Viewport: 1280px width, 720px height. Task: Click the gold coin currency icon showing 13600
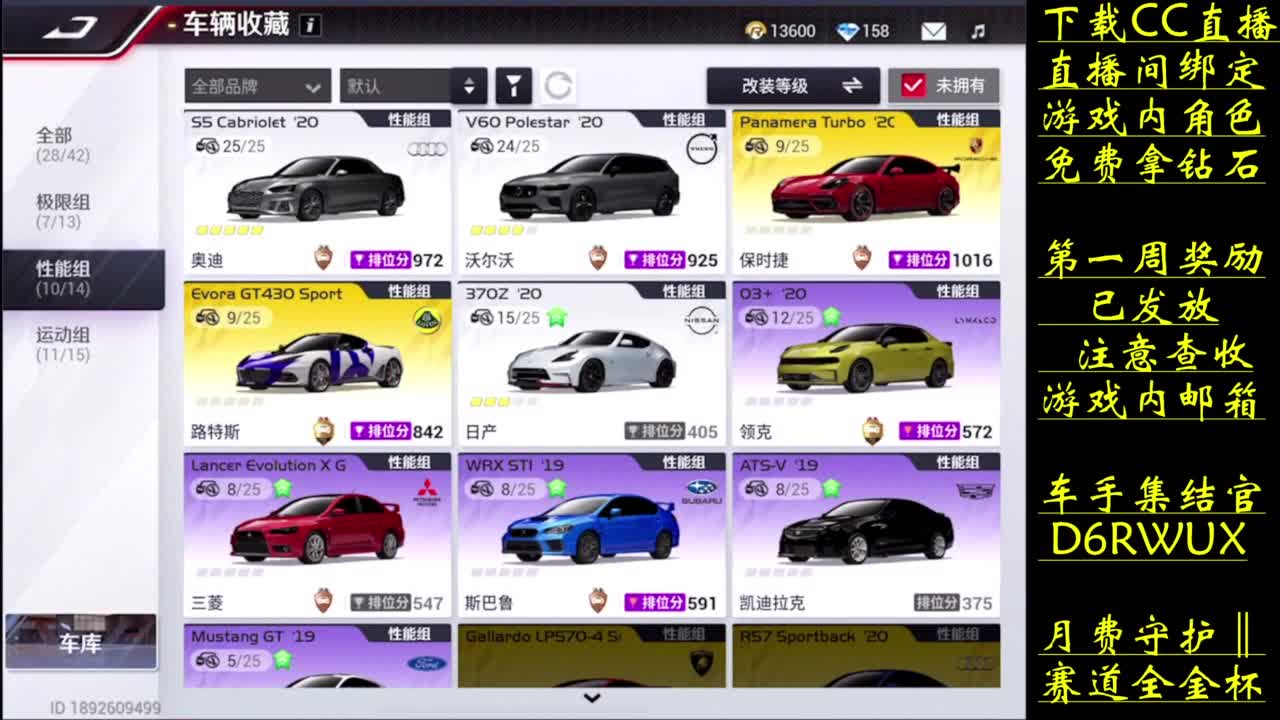pos(758,30)
